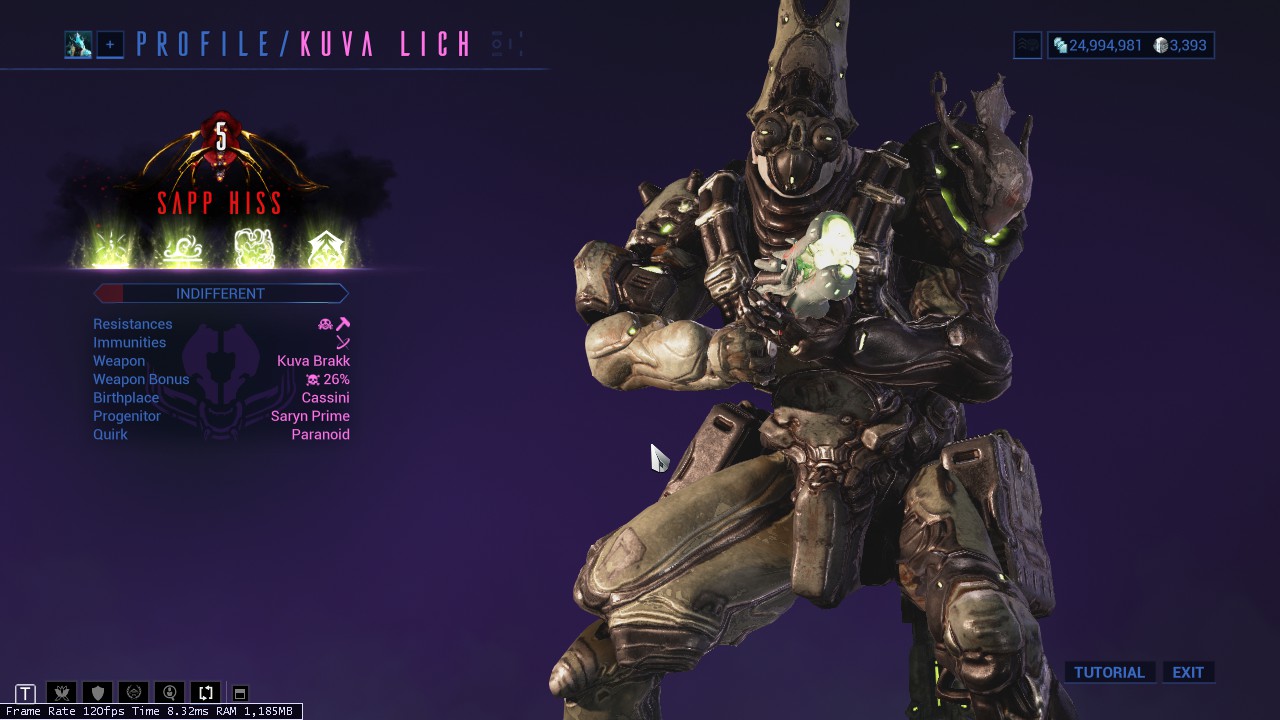The height and width of the screenshot is (720, 1280).
Task: Expand the player avatar with the plus button
Action: coord(110,45)
